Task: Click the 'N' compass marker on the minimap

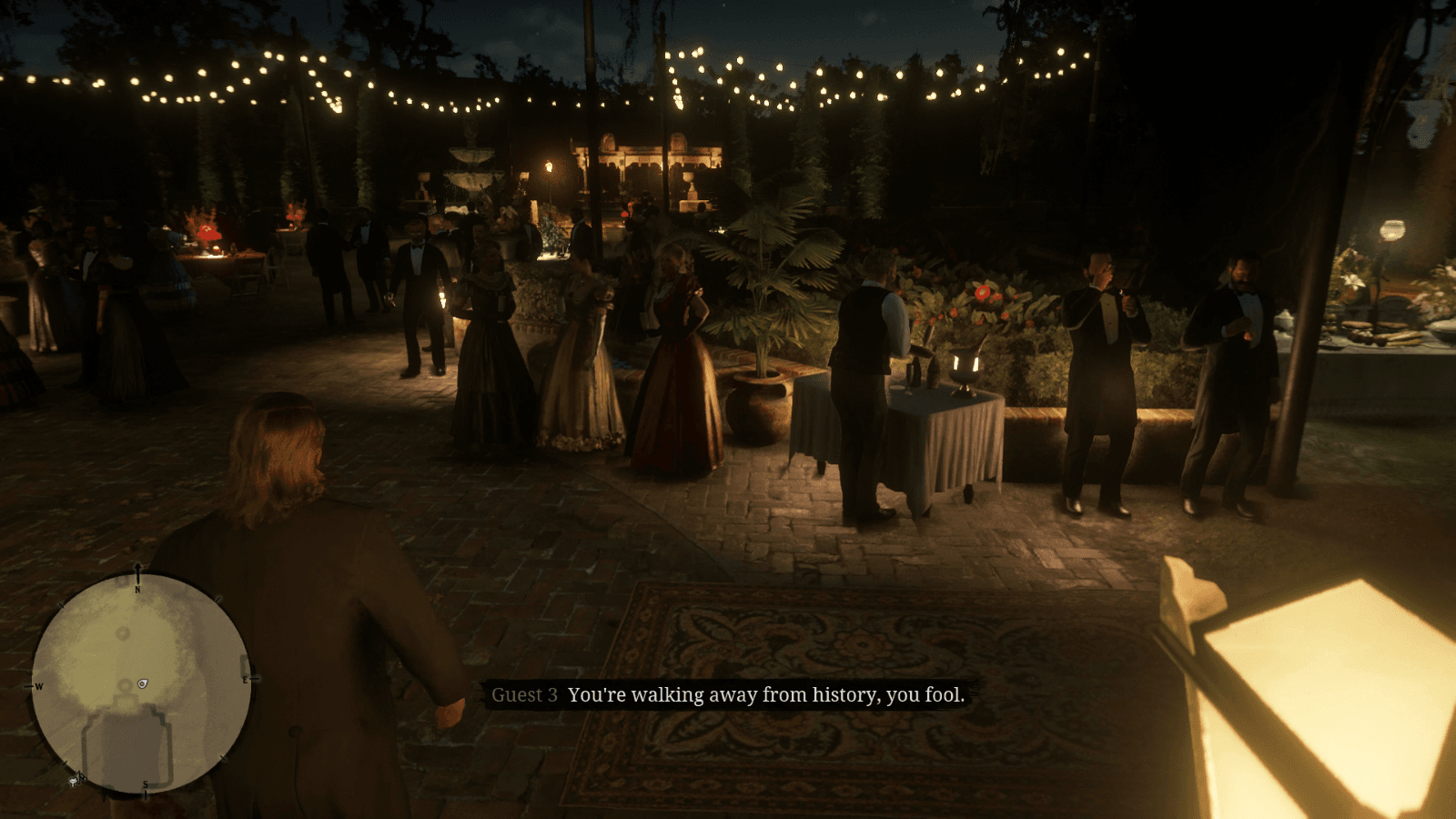Action: pos(136,590)
